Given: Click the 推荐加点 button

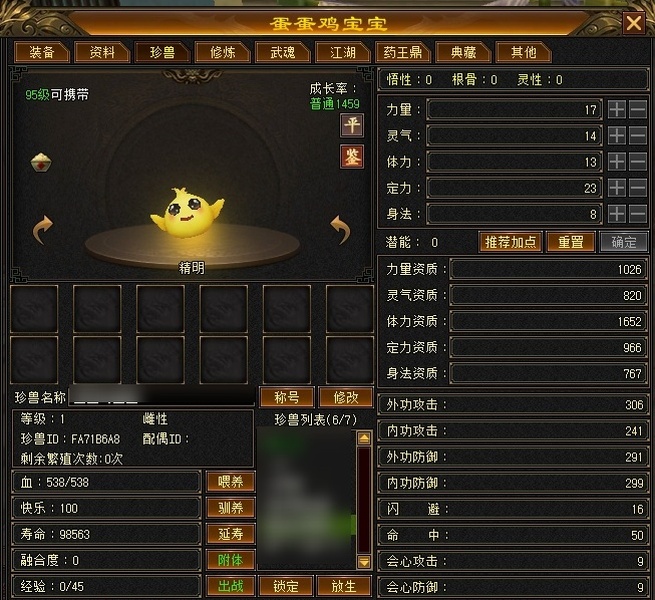Looking at the screenshot, I should 511,242.
